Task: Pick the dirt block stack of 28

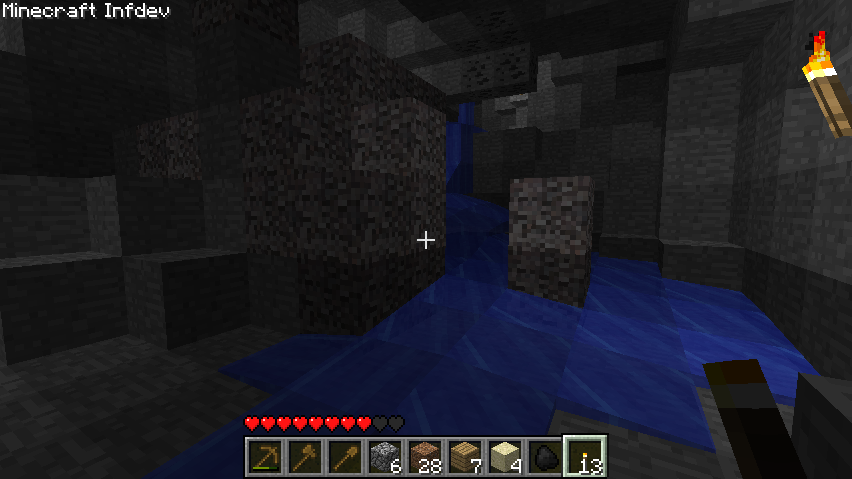Action: (424, 457)
